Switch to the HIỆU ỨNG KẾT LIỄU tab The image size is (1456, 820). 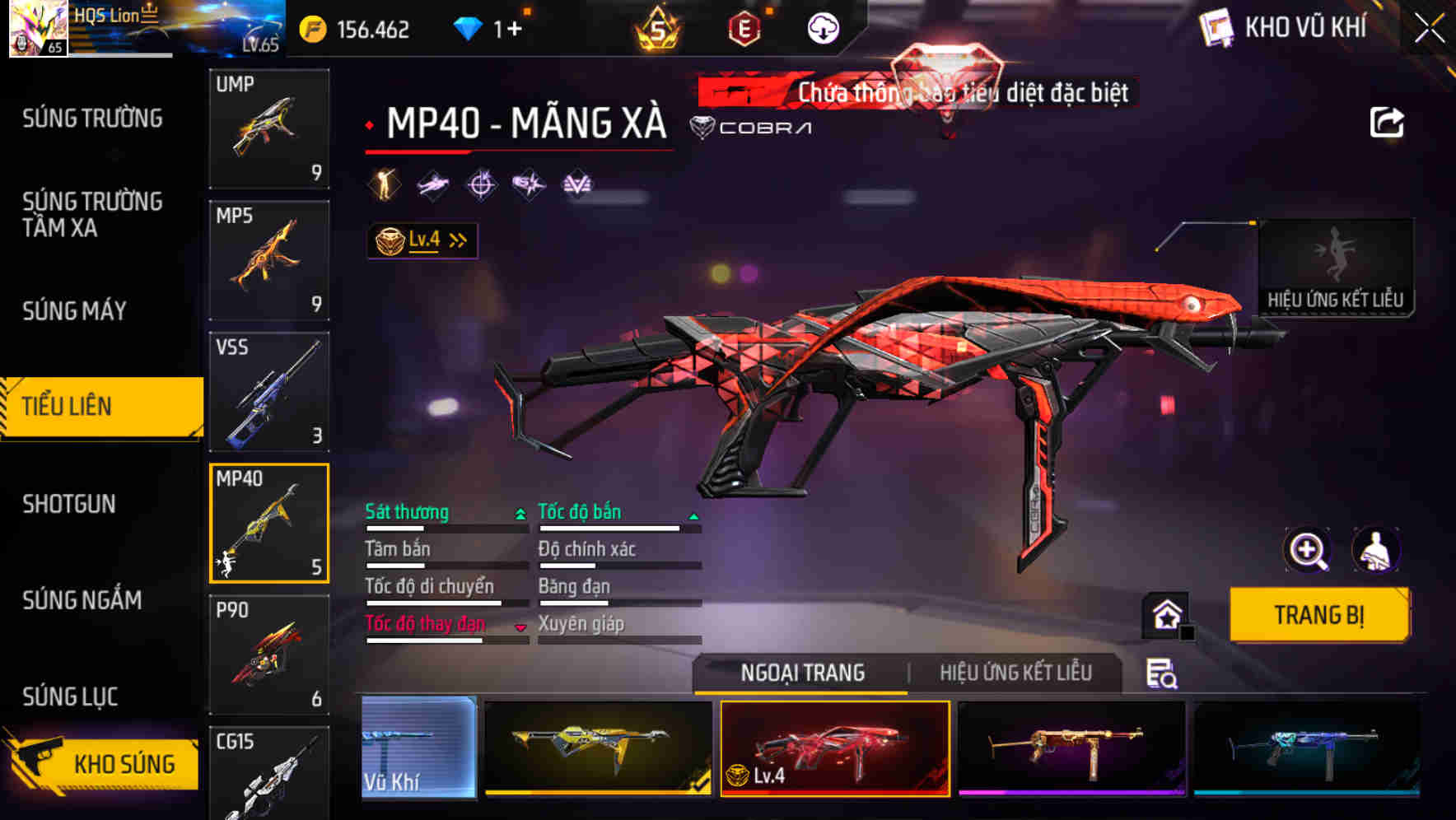coord(1017,673)
